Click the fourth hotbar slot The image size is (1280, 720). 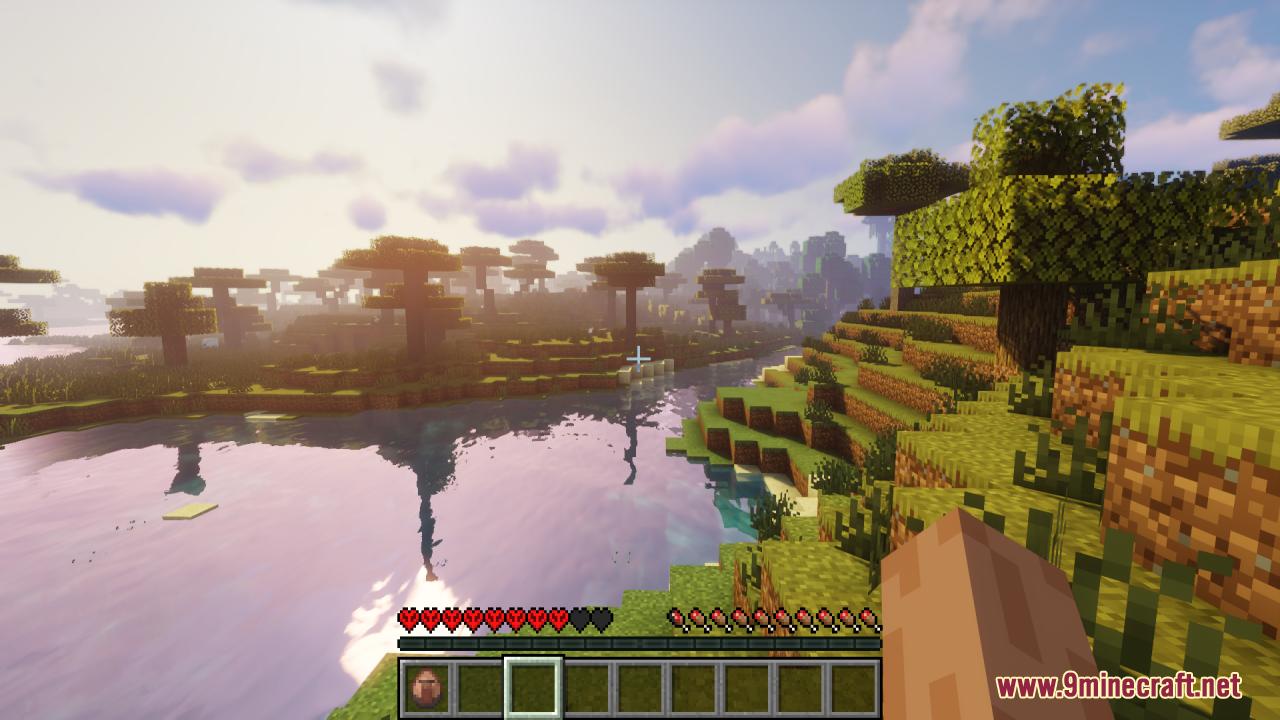[x=587, y=685]
